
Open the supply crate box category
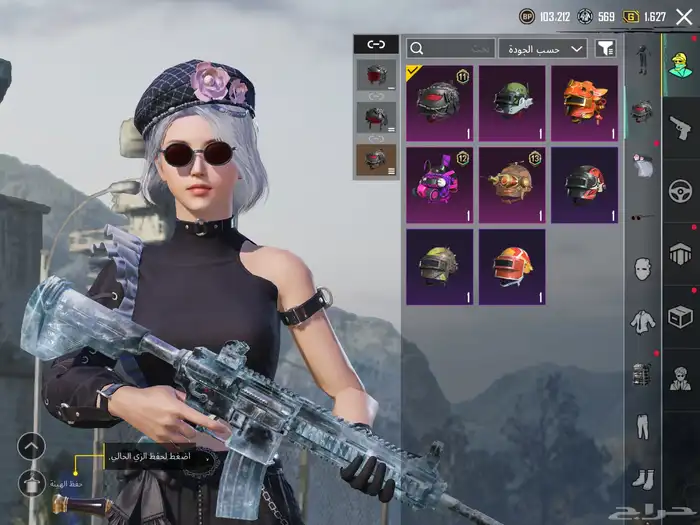(x=681, y=316)
